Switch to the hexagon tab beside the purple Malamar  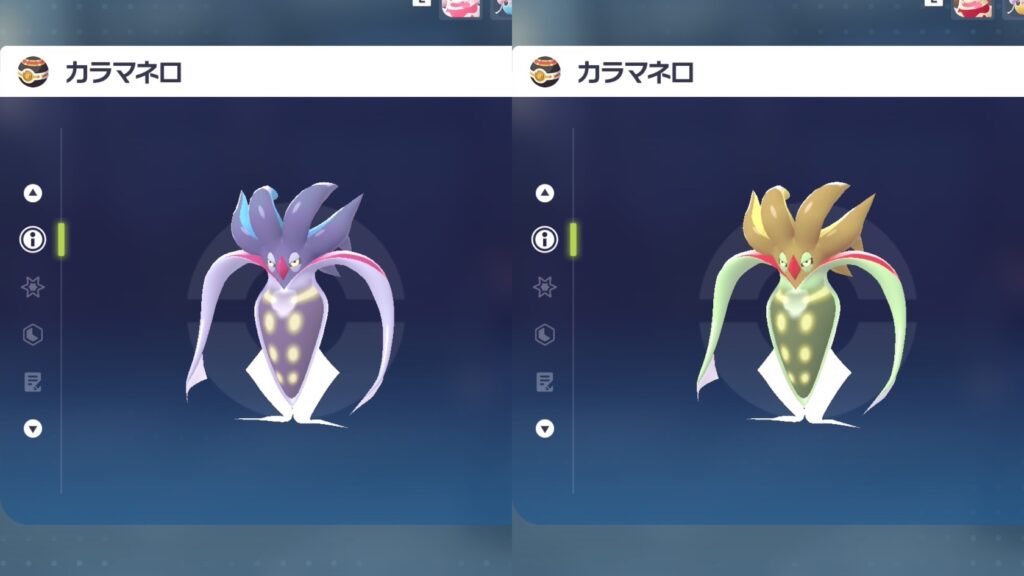pyautogui.click(x=33, y=334)
